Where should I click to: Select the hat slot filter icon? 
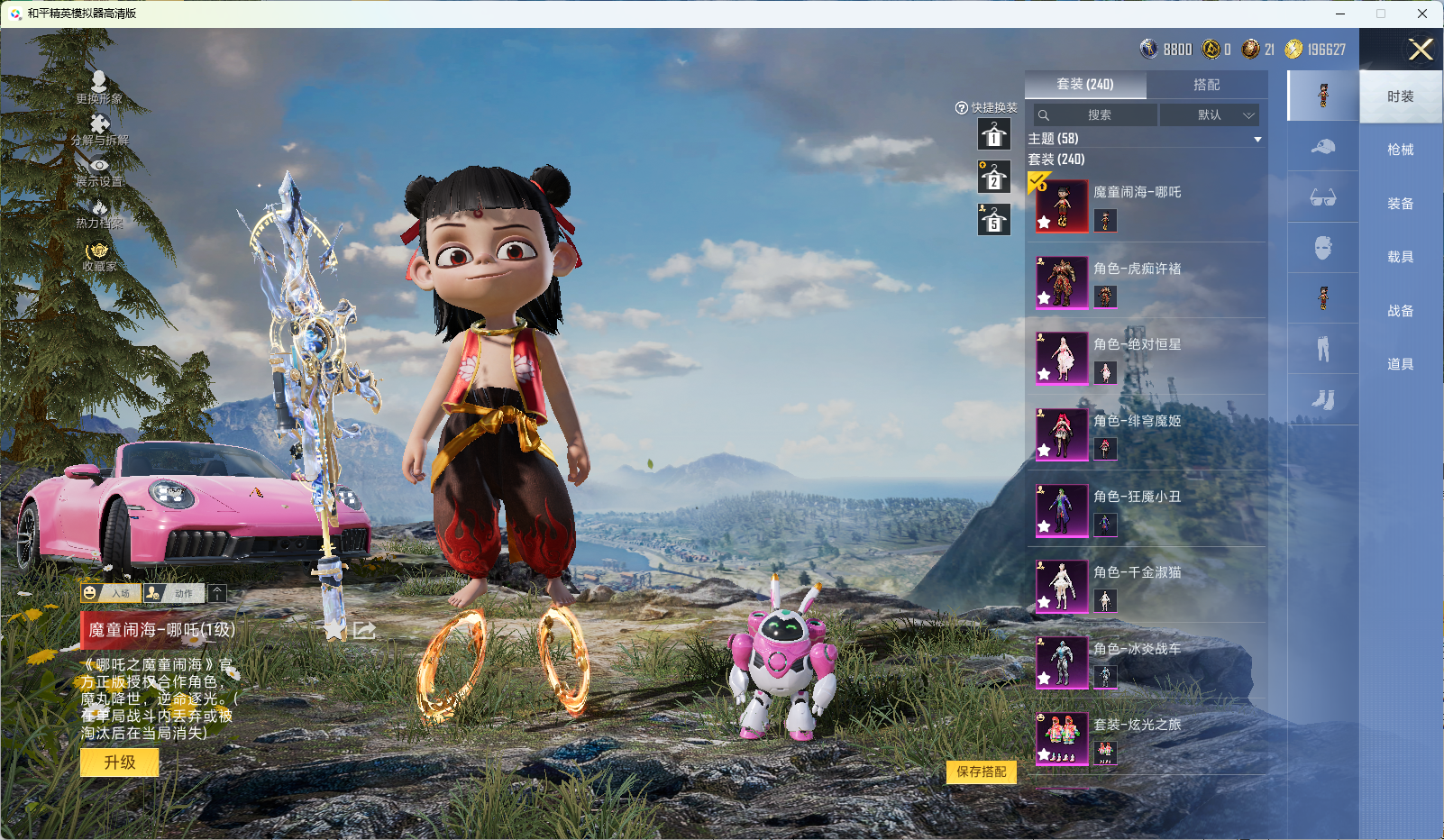[1322, 147]
